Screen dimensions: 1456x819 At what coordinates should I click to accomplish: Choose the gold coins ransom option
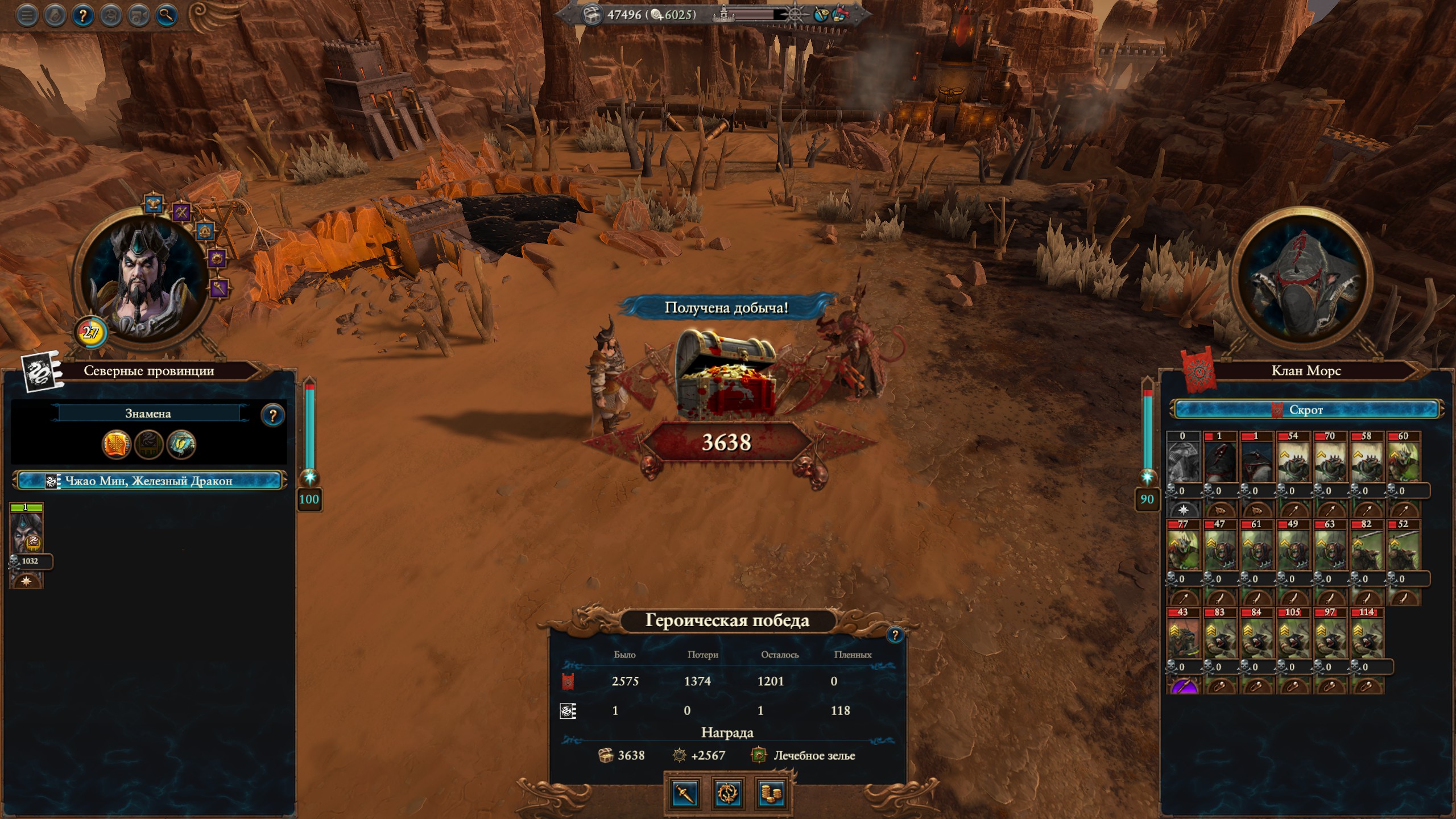pyautogui.click(x=771, y=793)
